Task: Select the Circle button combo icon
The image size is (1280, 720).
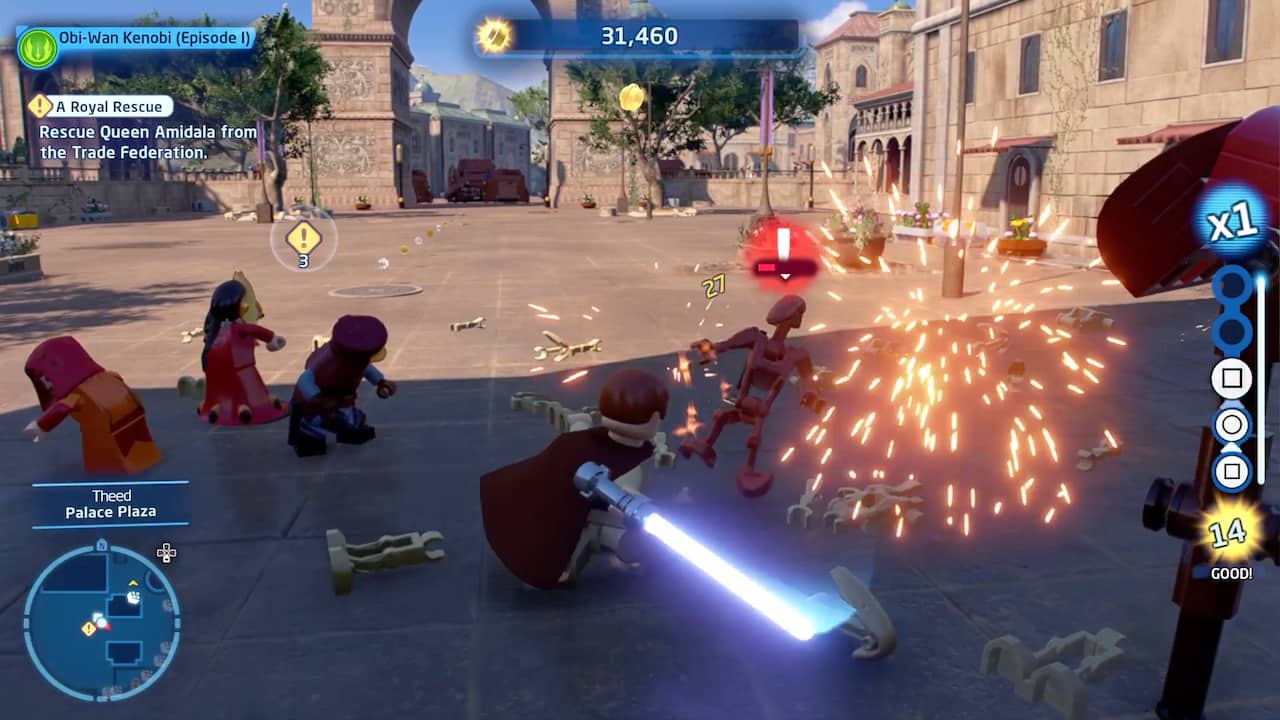Action: point(1232,425)
